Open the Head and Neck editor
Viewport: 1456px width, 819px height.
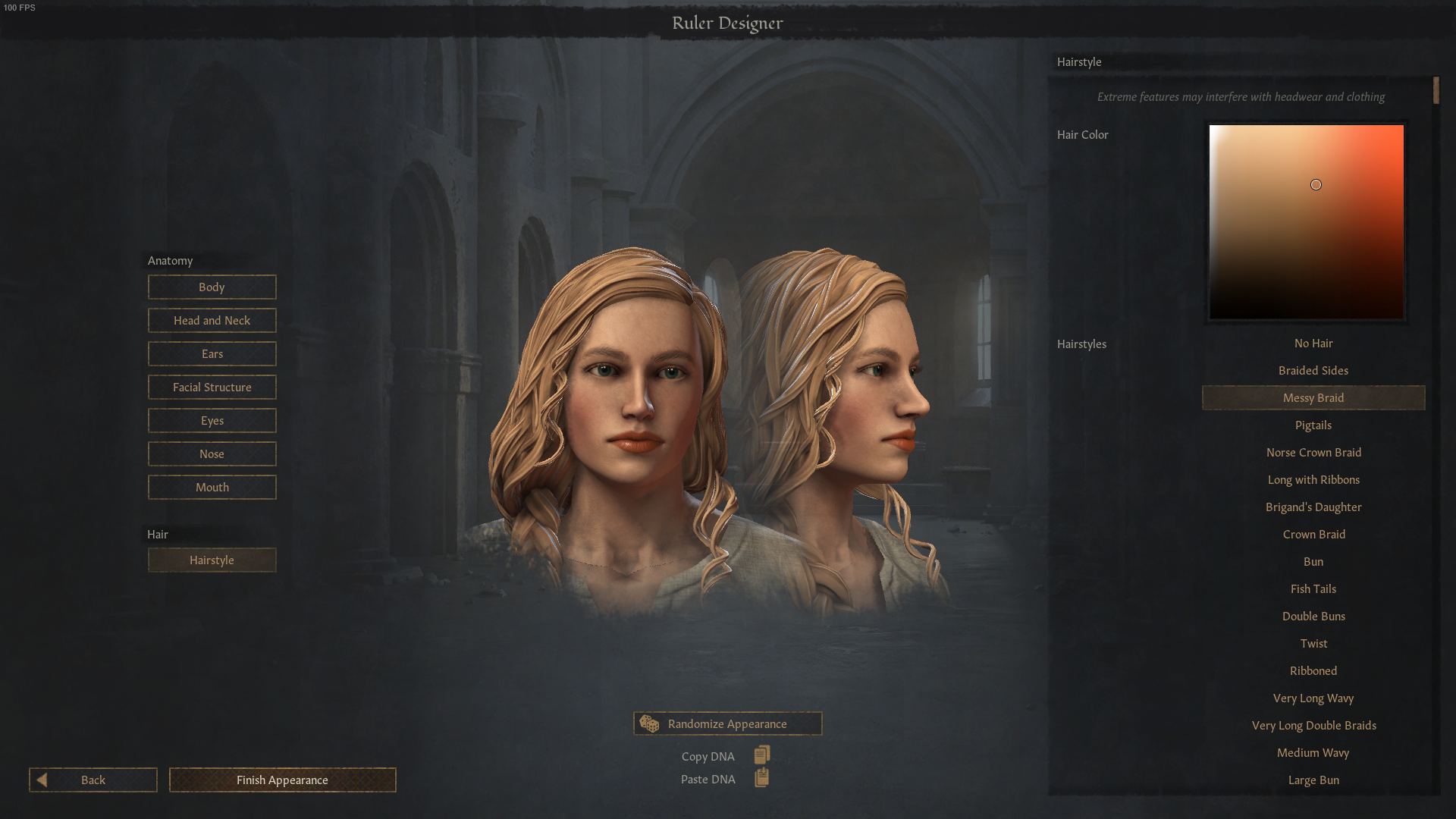point(212,320)
